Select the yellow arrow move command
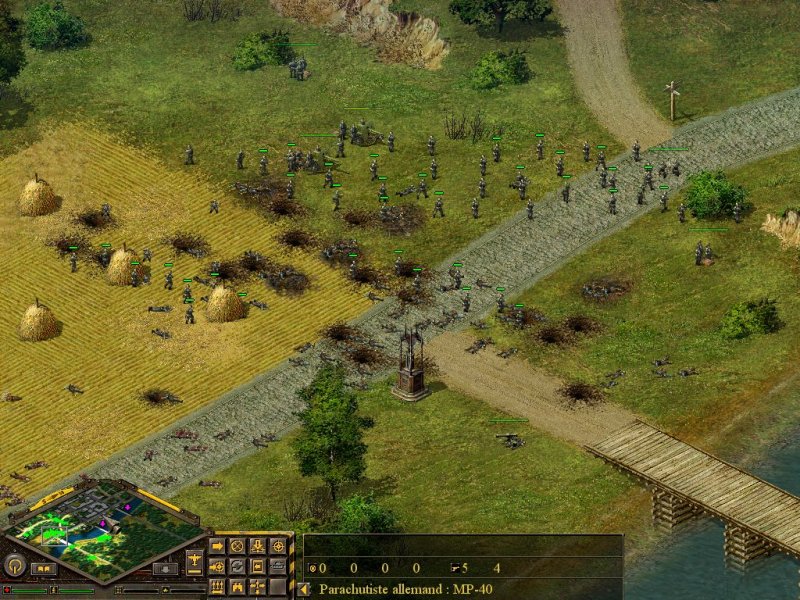This screenshot has width=800, height=600. pos(216,546)
